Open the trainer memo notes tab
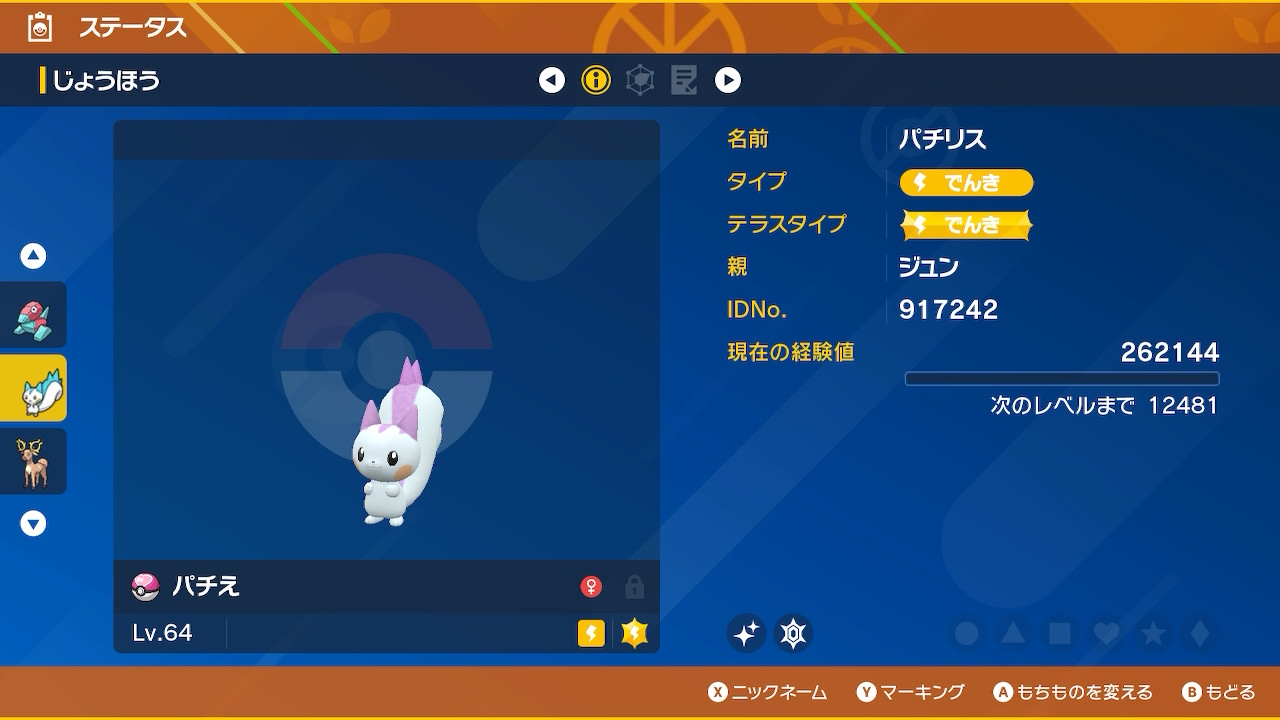1280x720 pixels. click(684, 80)
